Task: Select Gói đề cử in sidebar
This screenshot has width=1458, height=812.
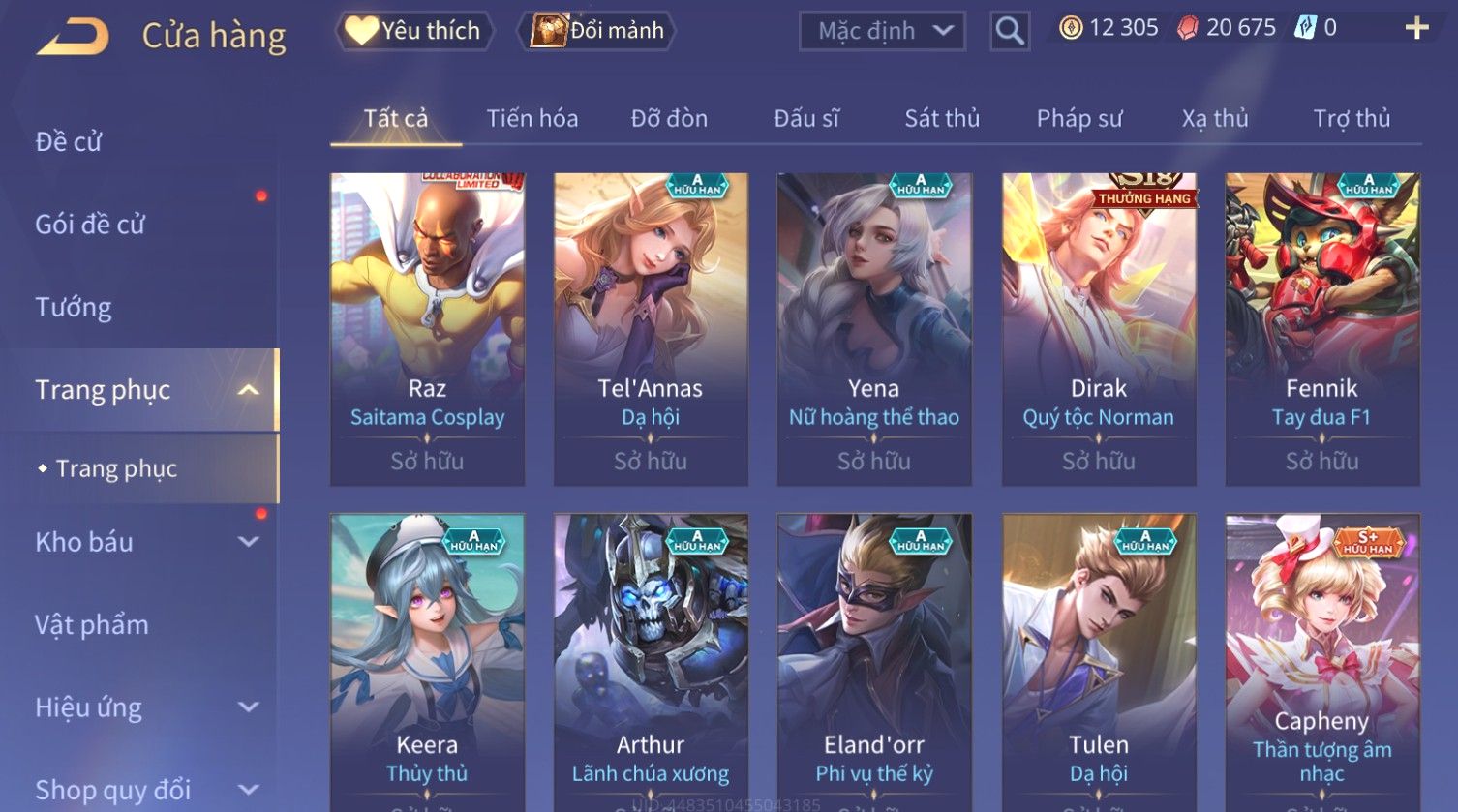Action: click(x=90, y=225)
